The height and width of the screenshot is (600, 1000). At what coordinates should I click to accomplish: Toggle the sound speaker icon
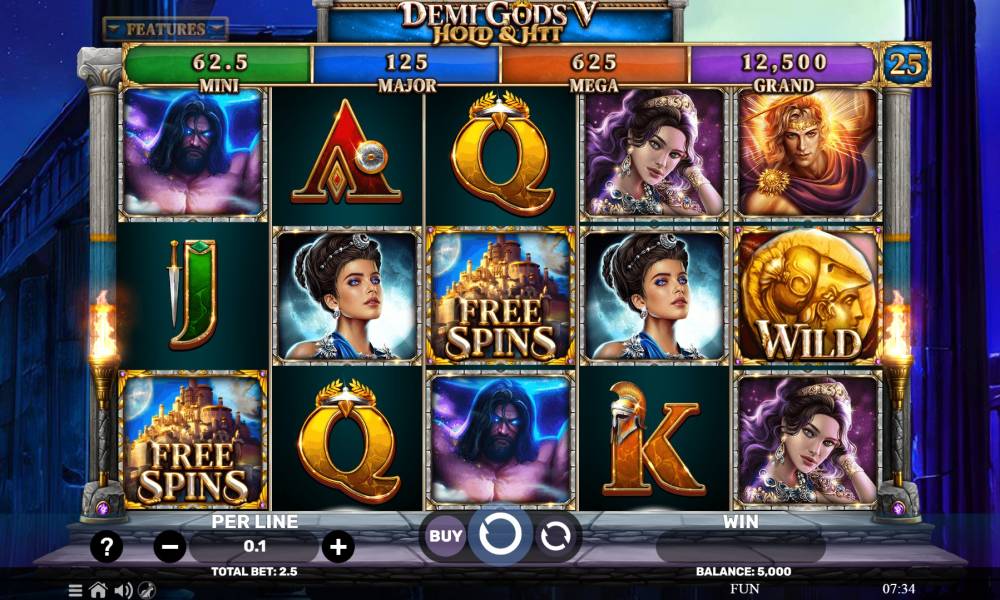click(123, 590)
